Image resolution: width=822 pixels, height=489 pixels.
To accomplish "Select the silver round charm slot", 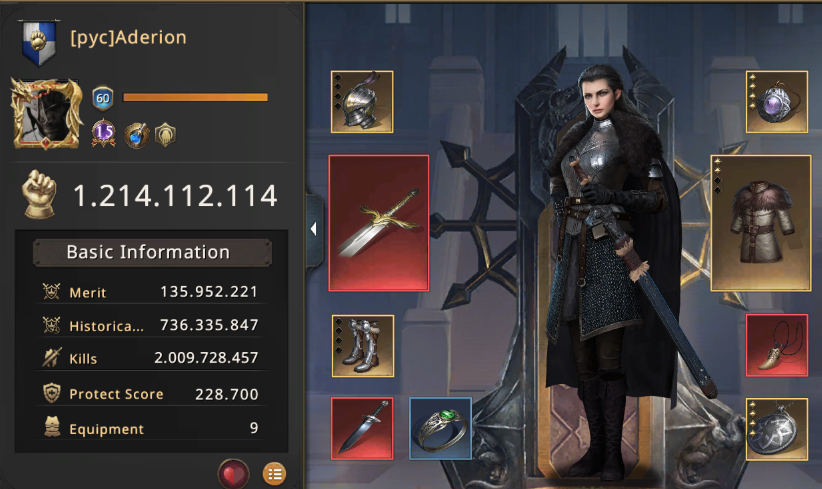I will click(x=777, y=428).
